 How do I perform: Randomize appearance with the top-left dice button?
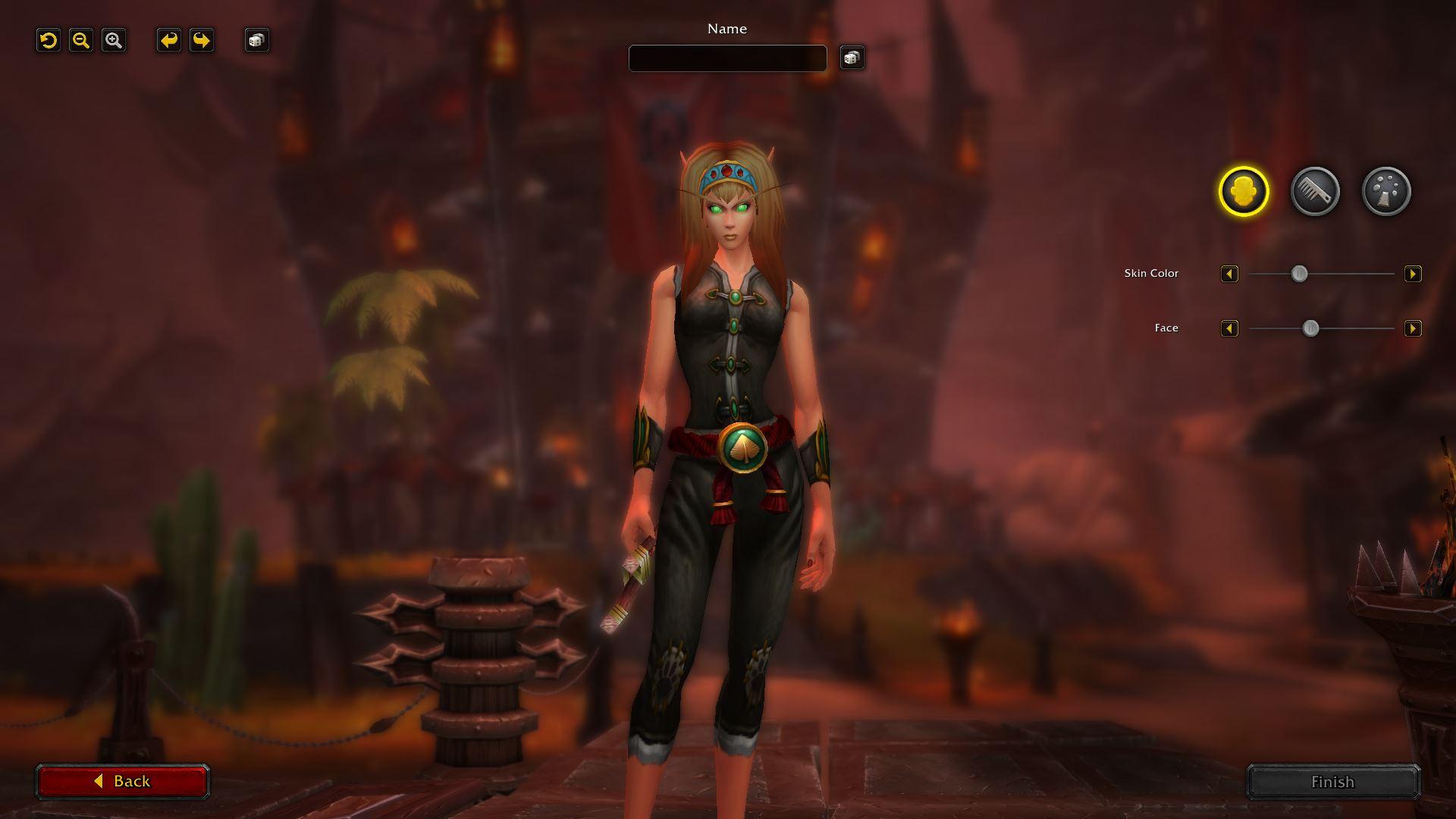pos(257,40)
